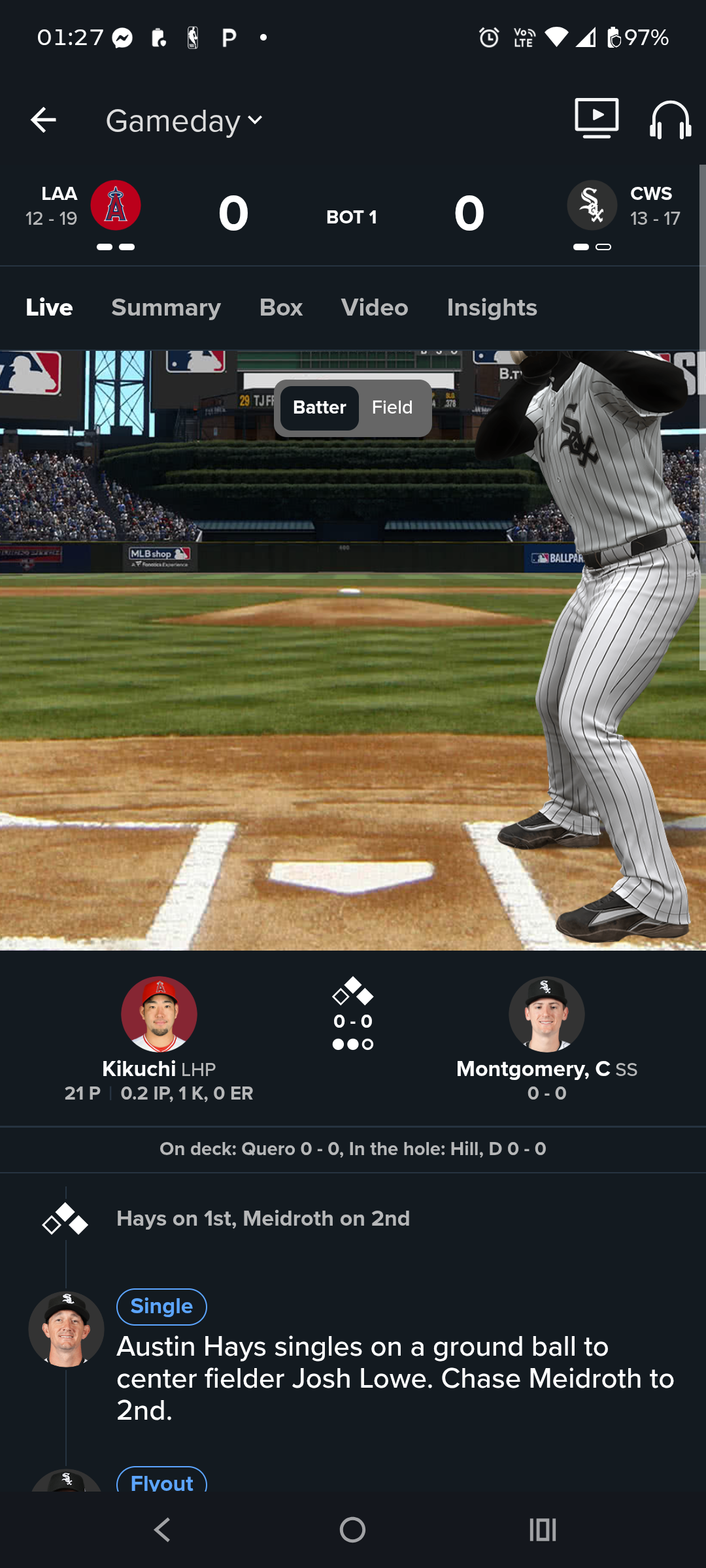Open the Gameday dropdown

pos(184,121)
